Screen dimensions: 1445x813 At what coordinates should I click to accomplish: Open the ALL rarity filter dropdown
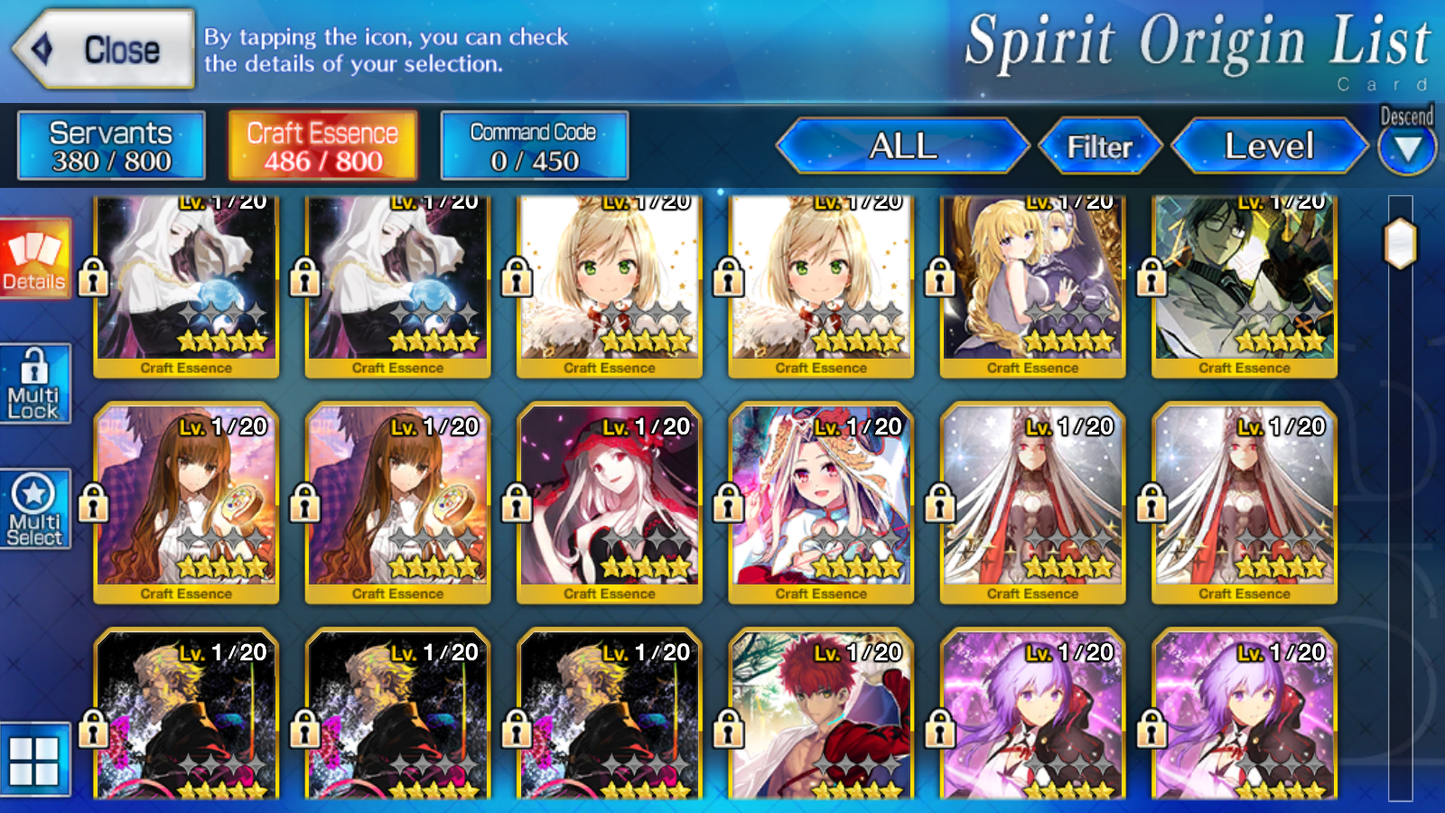point(903,146)
